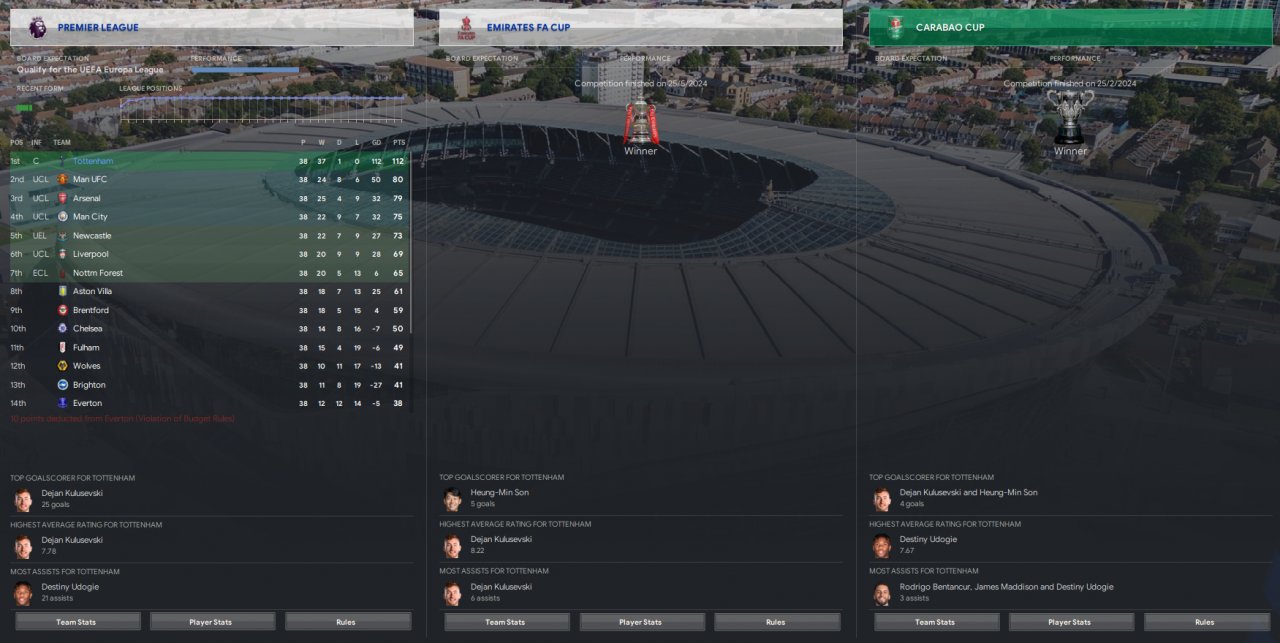Open Emirates FA Cup Player Stats

pos(641,622)
